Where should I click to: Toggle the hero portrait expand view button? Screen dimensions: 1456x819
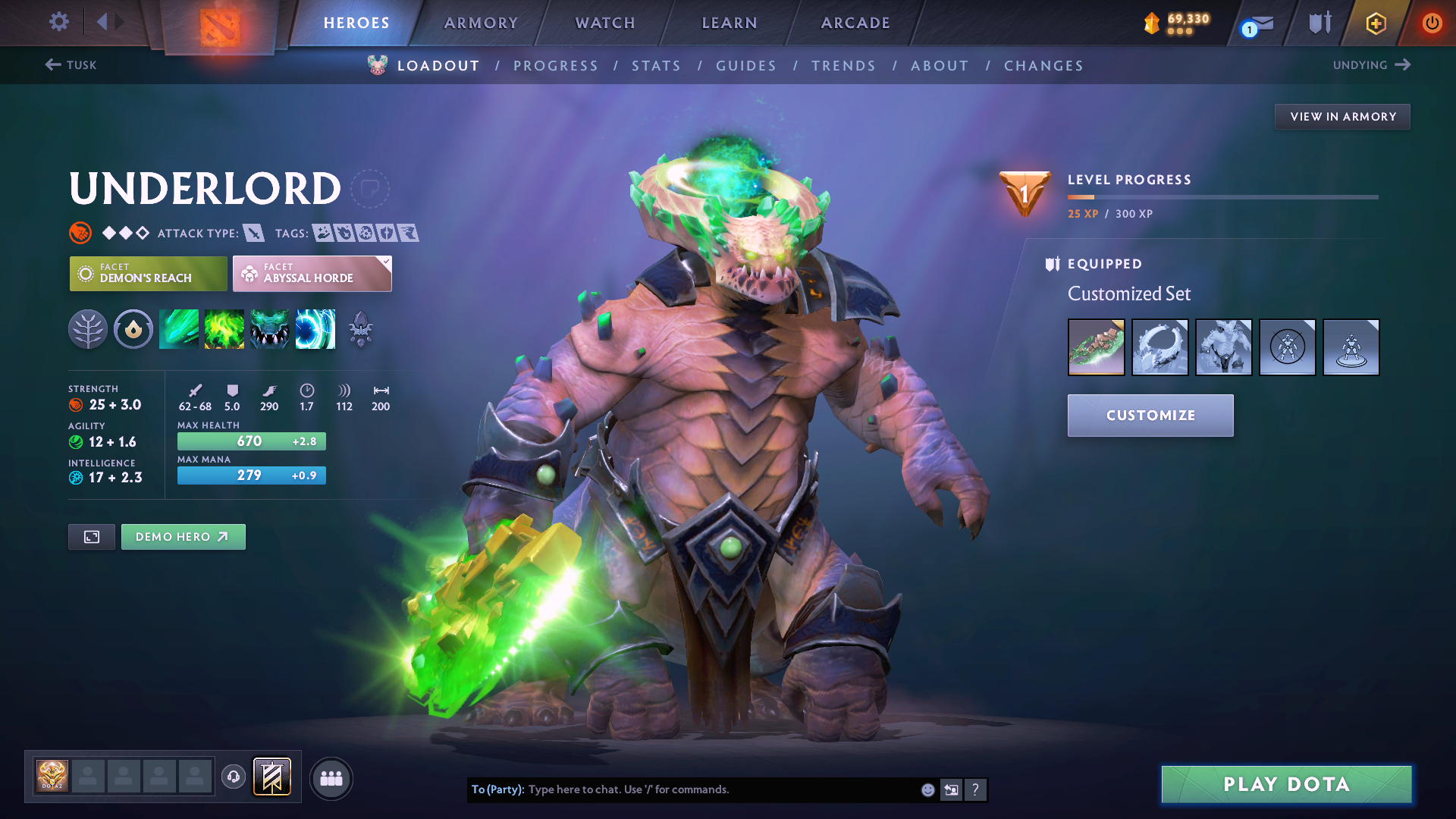pos(91,536)
